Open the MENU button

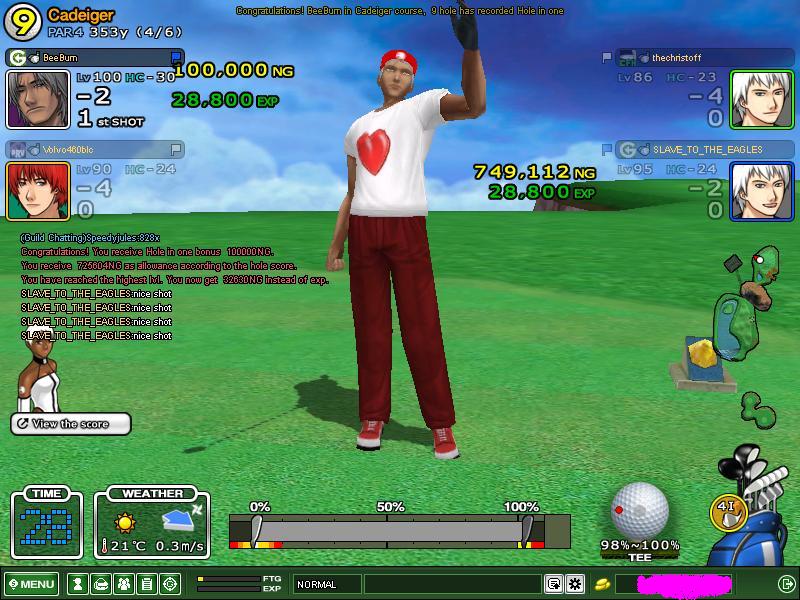(x=31, y=584)
